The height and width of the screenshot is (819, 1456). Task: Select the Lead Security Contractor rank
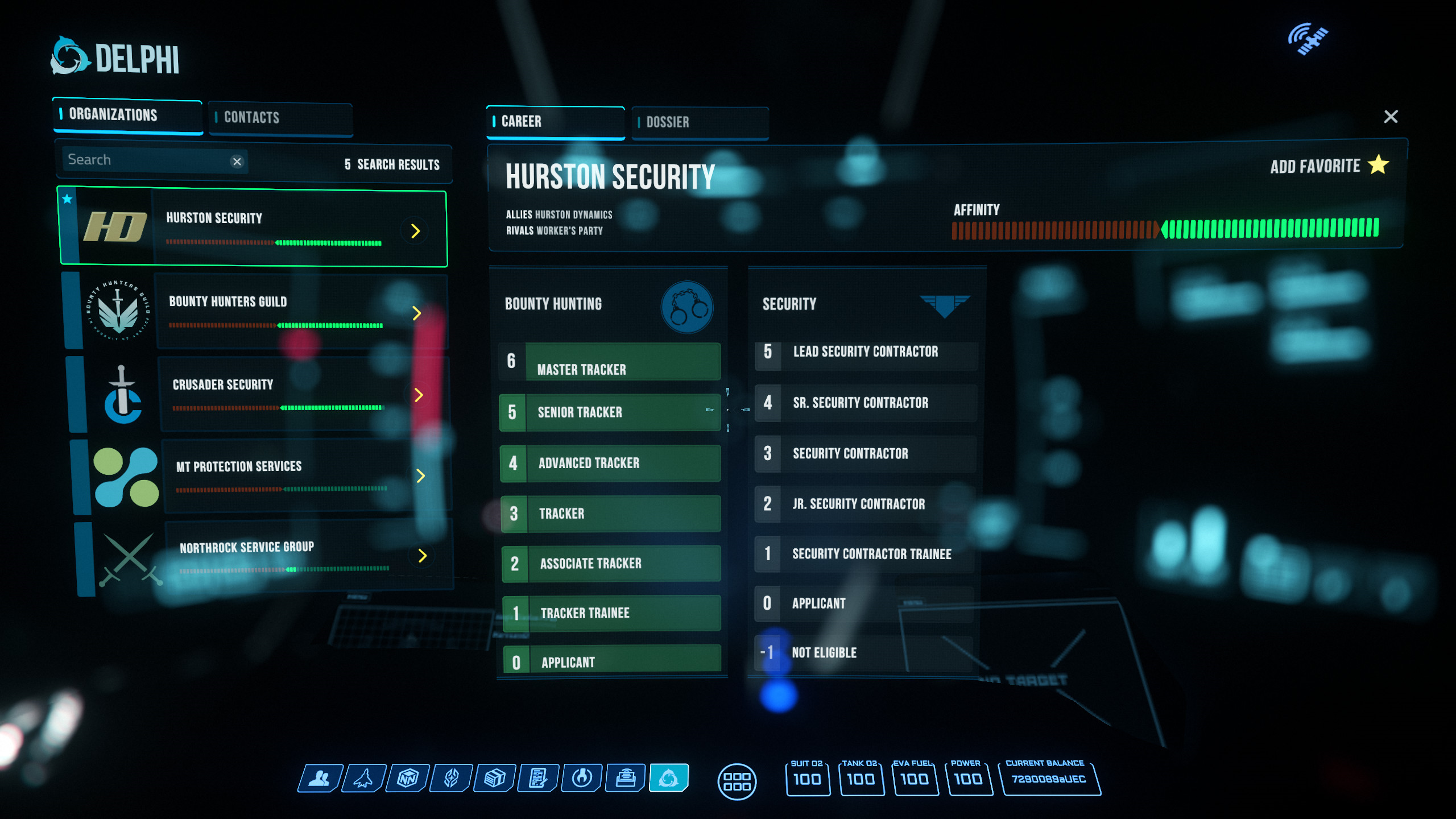[866, 352]
